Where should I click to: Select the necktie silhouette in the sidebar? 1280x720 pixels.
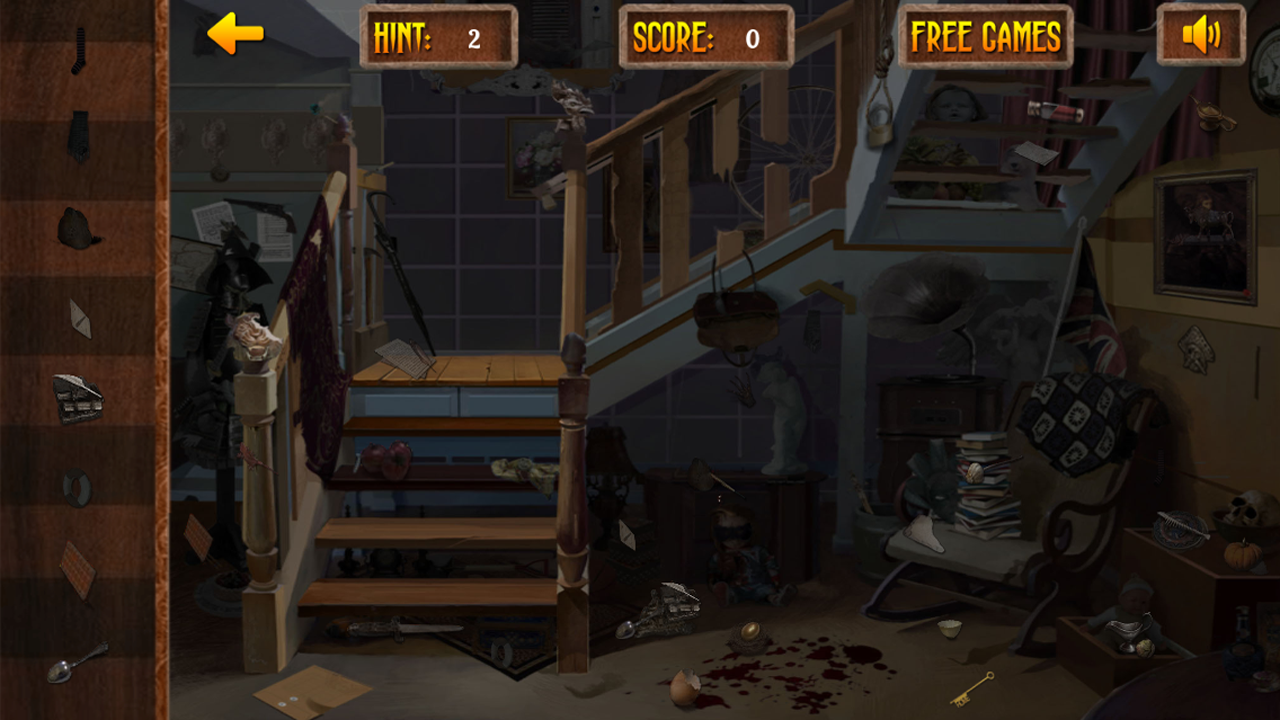78,135
